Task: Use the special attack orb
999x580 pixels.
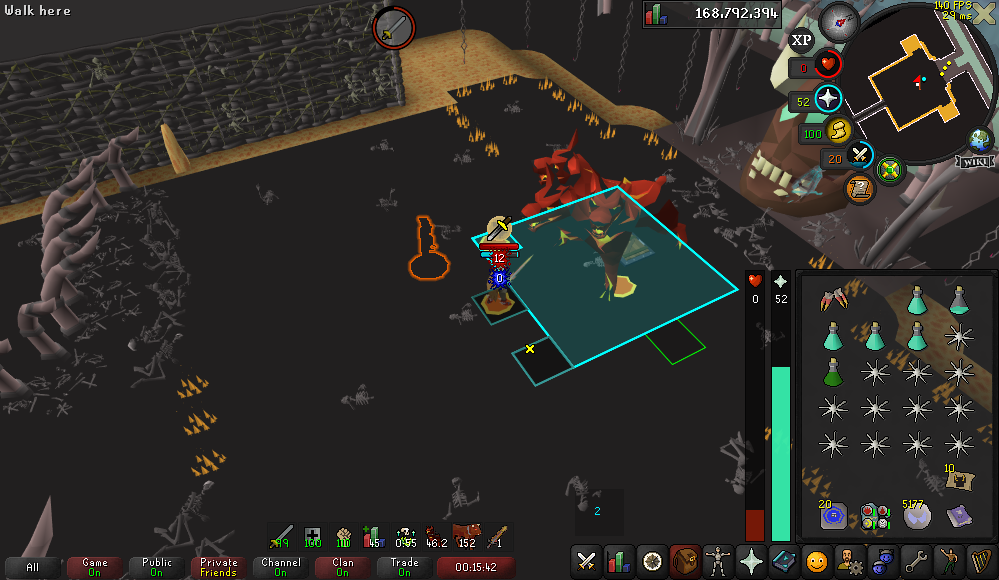Action: tap(860, 156)
